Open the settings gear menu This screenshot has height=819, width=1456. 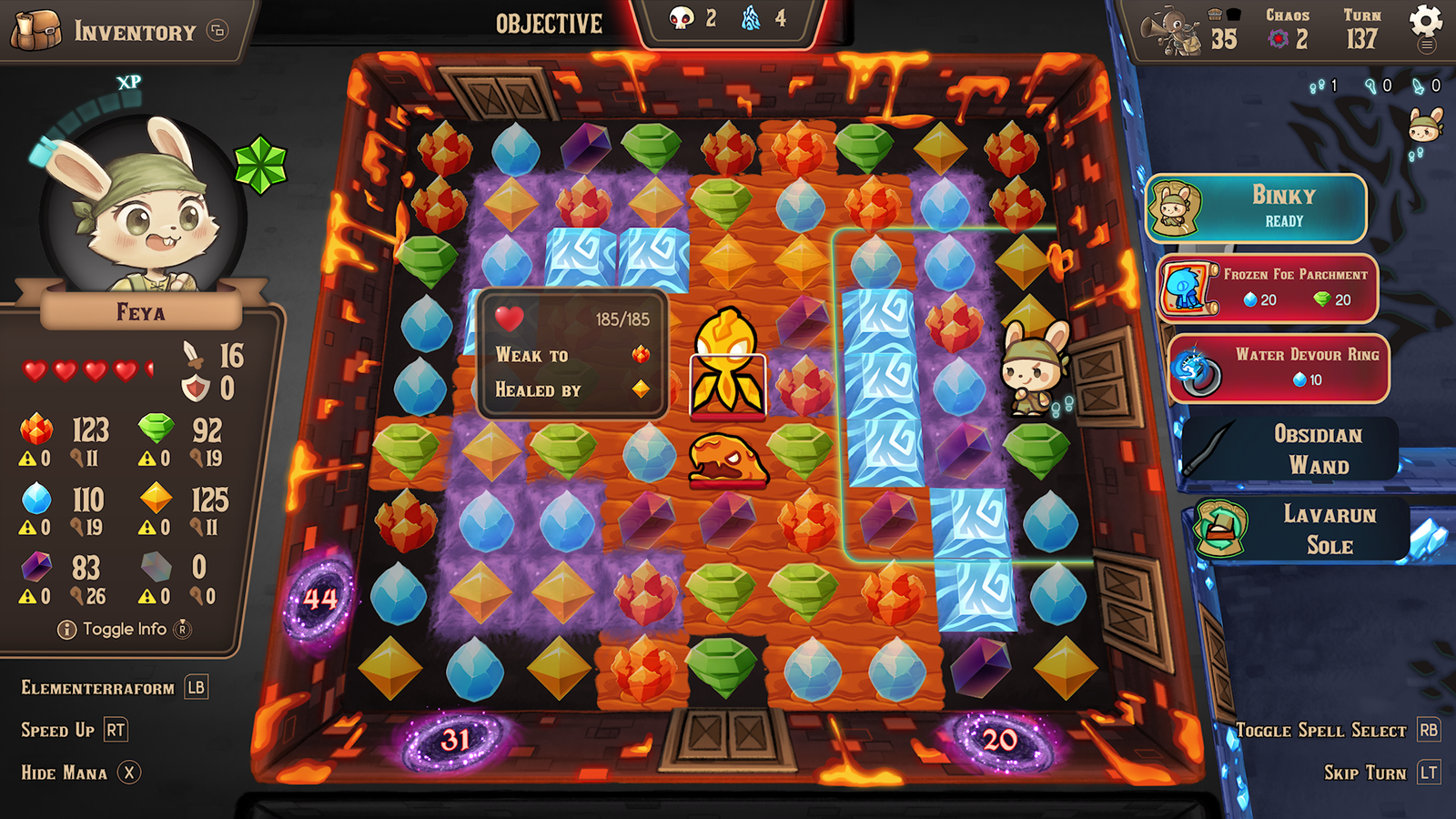click(x=1425, y=24)
